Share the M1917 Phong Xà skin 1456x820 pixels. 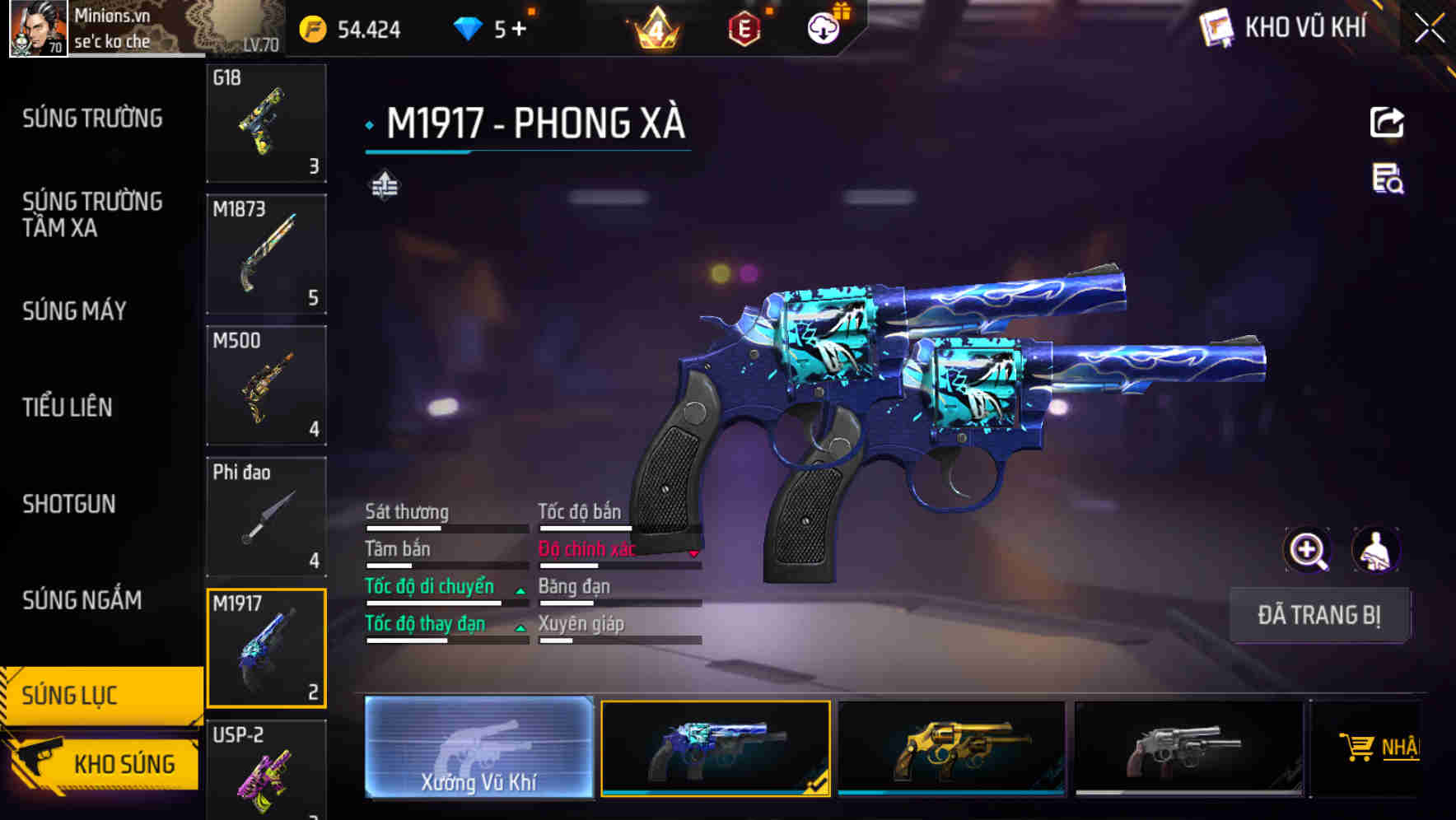1388,122
